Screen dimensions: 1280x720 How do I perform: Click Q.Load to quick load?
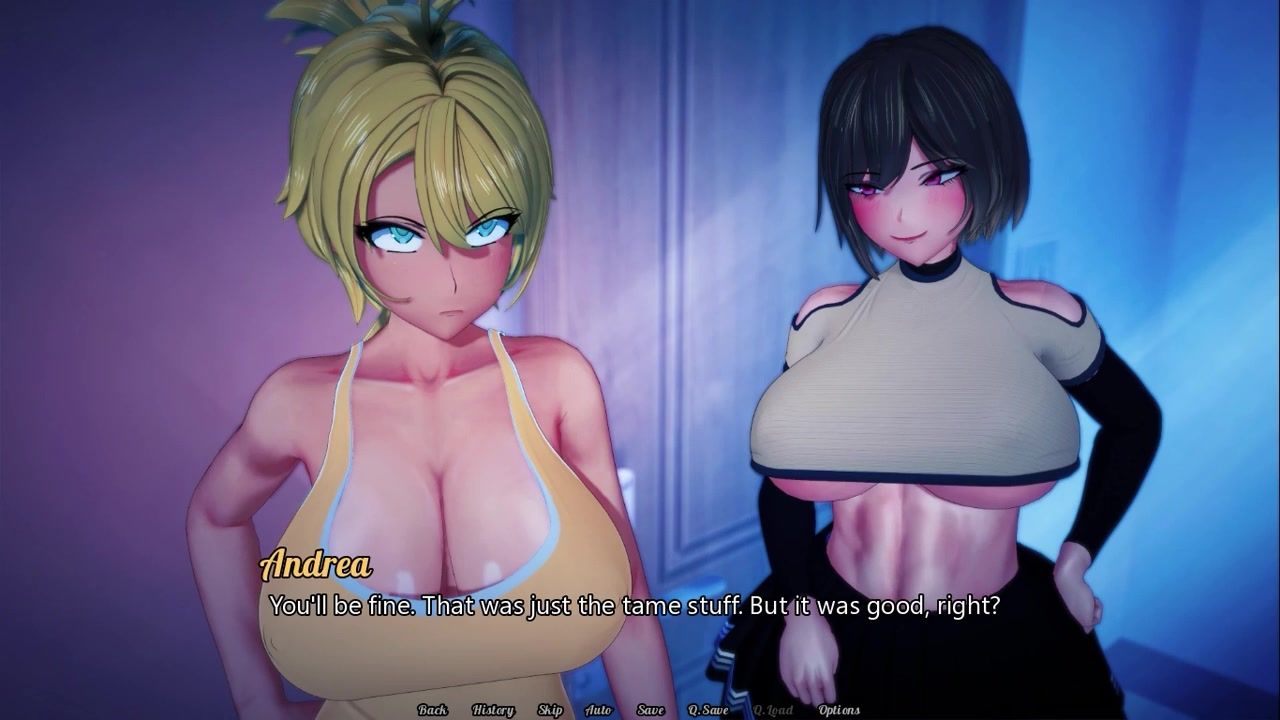(773, 710)
